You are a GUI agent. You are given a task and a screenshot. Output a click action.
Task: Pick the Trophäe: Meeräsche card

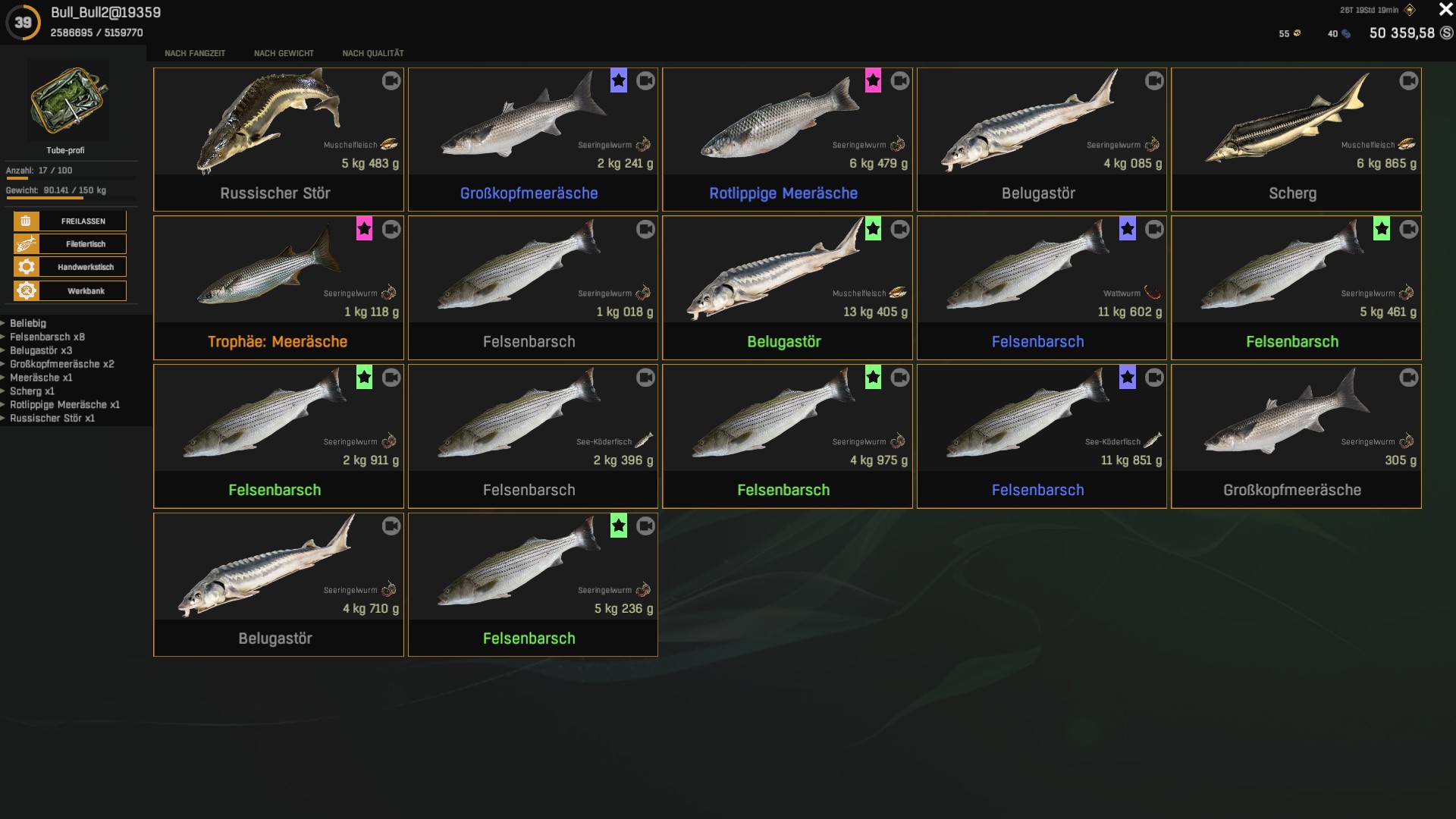pyautogui.click(x=278, y=288)
